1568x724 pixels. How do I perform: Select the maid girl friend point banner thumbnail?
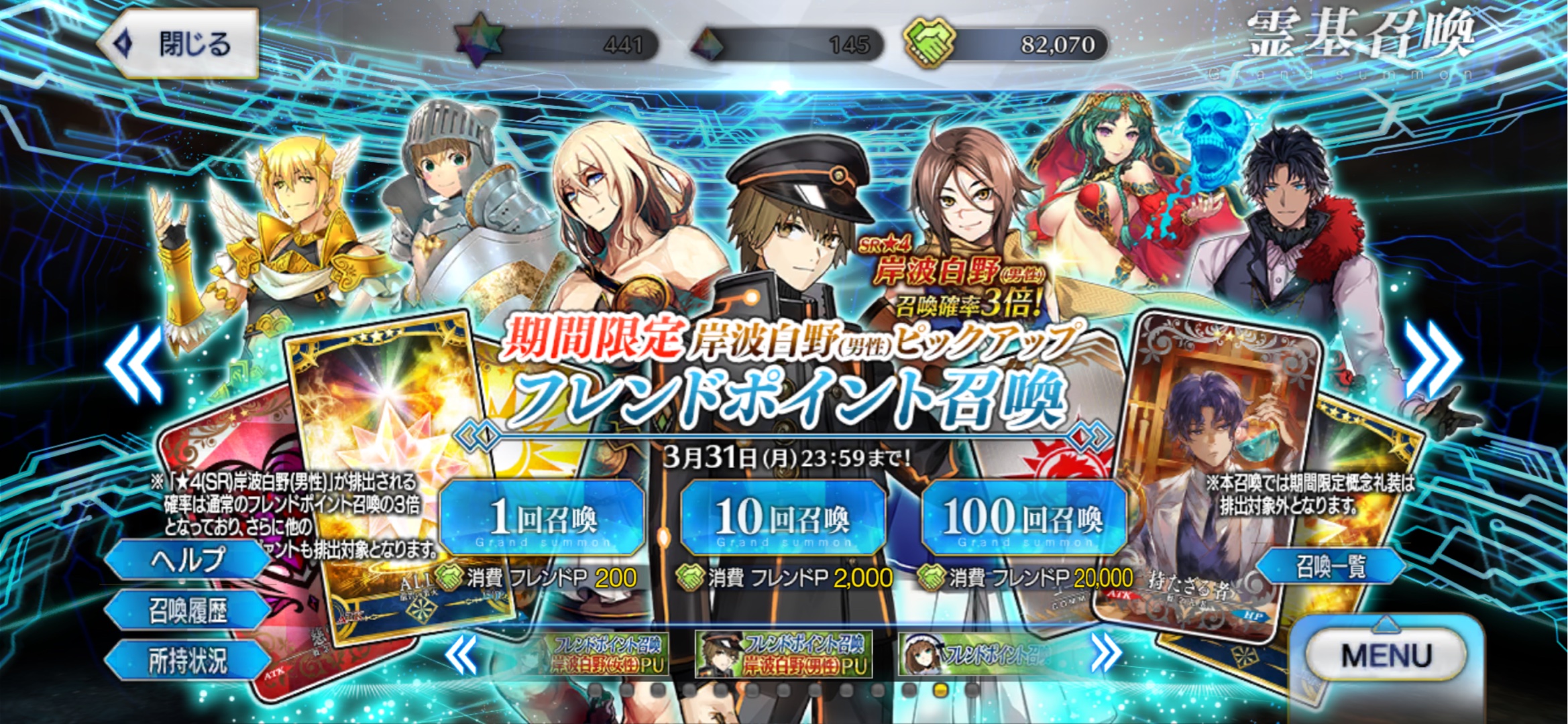point(976,654)
